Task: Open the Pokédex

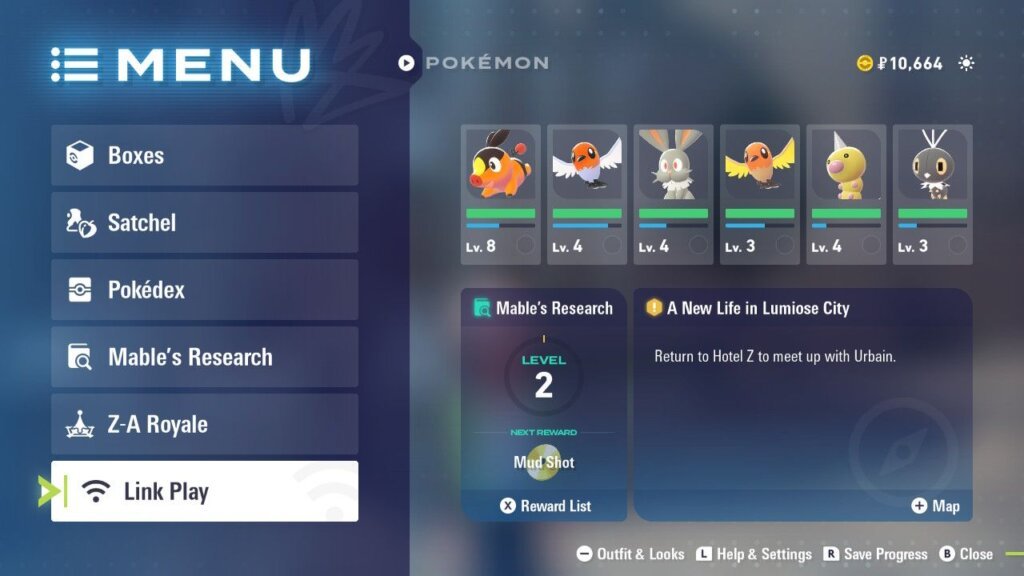Action: 204,290
